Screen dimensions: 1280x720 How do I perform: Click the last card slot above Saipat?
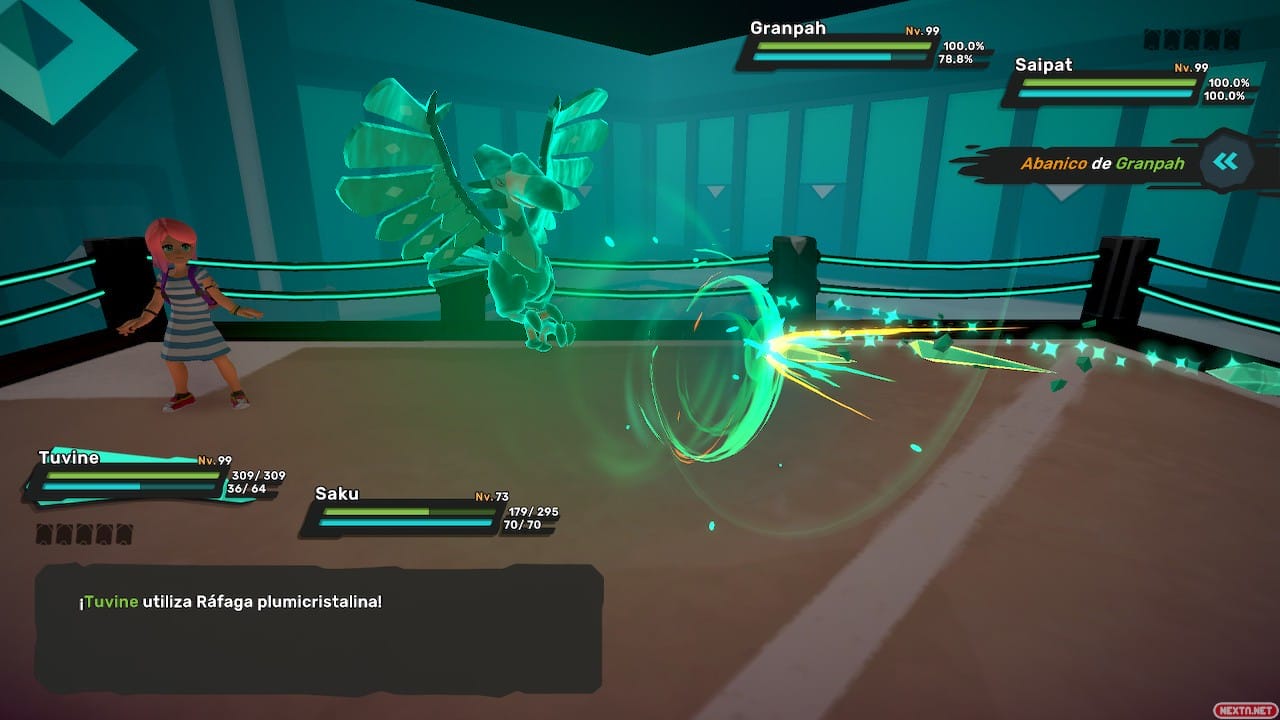click(x=1232, y=40)
